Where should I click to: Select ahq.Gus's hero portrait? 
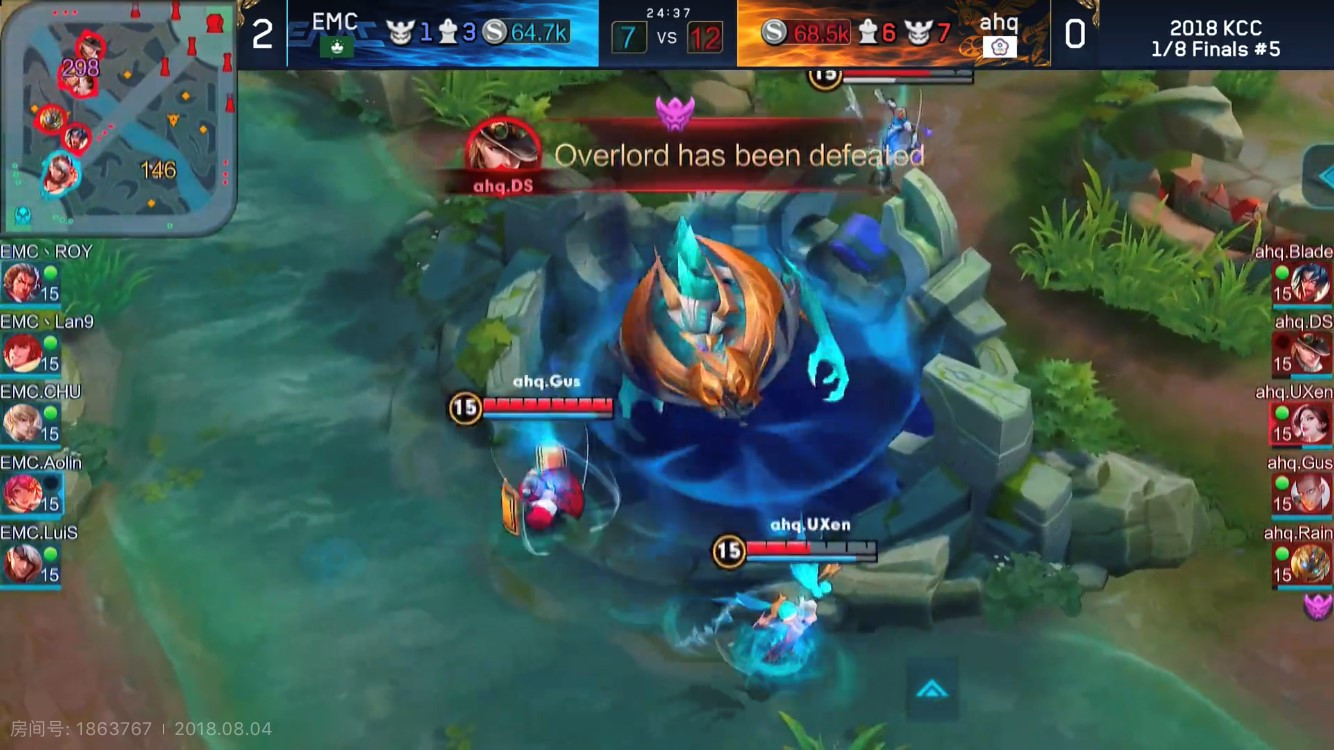click(x=1310, y=493)
